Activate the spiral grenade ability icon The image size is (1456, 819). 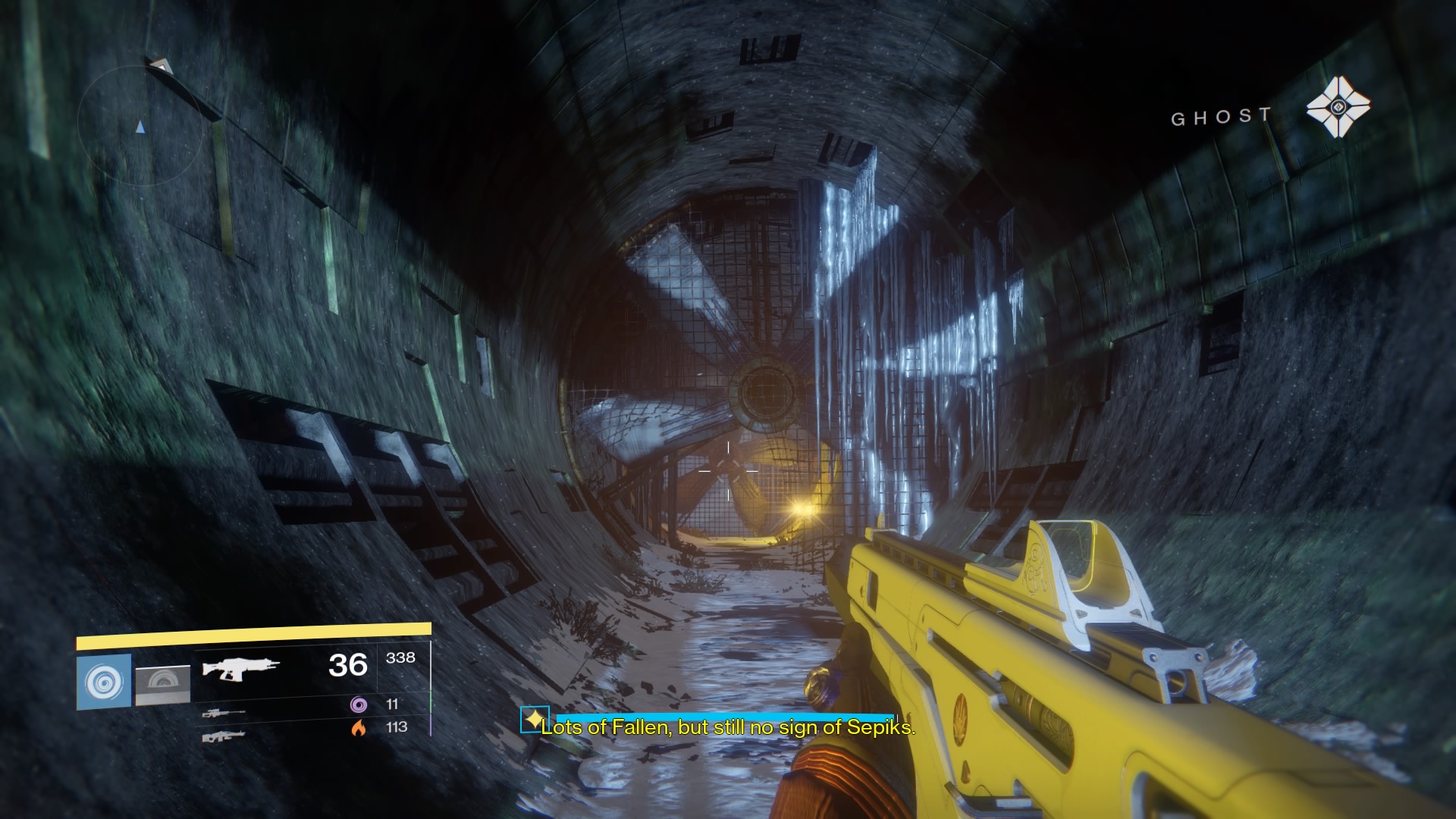(104, 682)
